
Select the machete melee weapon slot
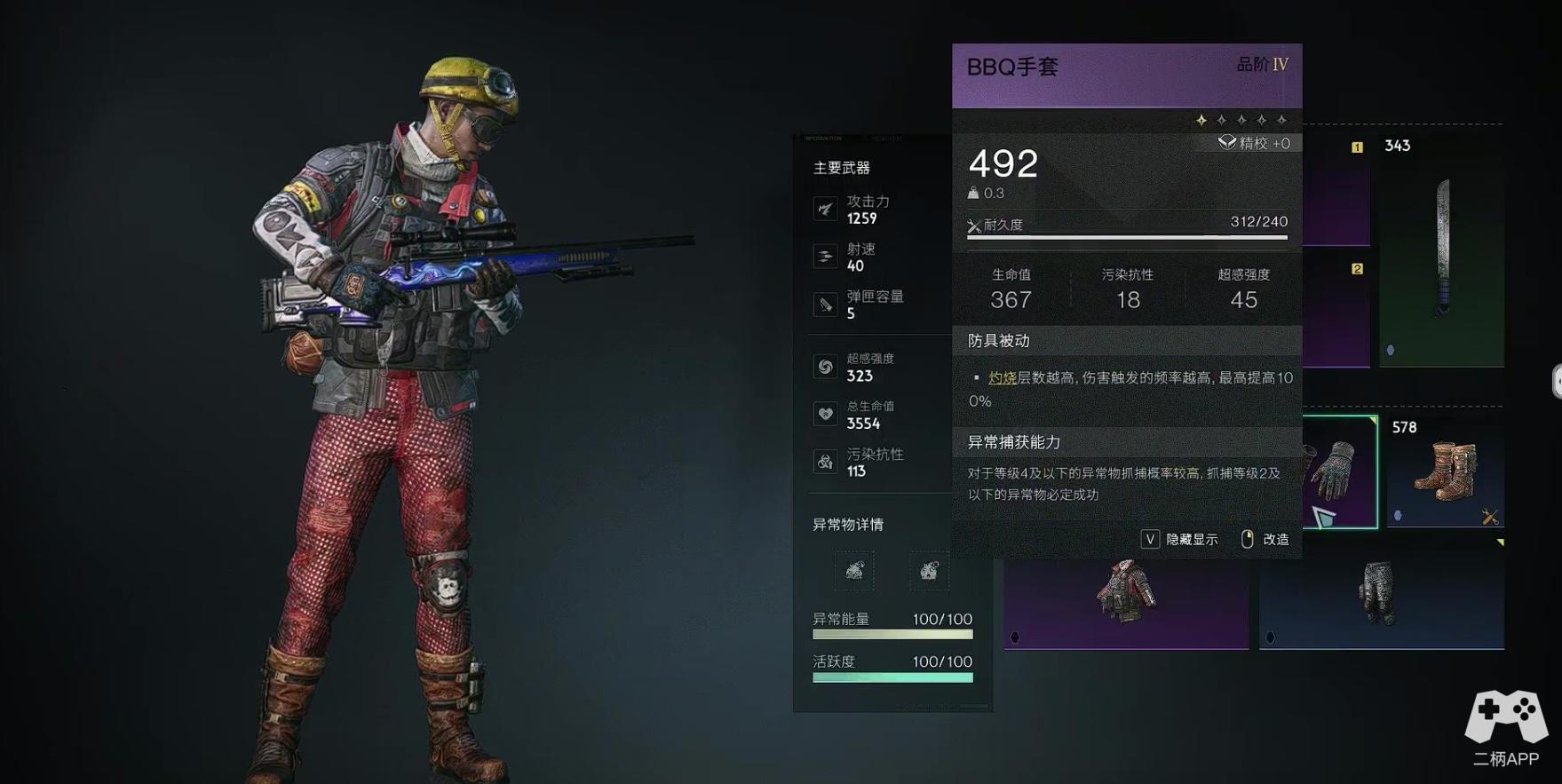coord(1442,249)
